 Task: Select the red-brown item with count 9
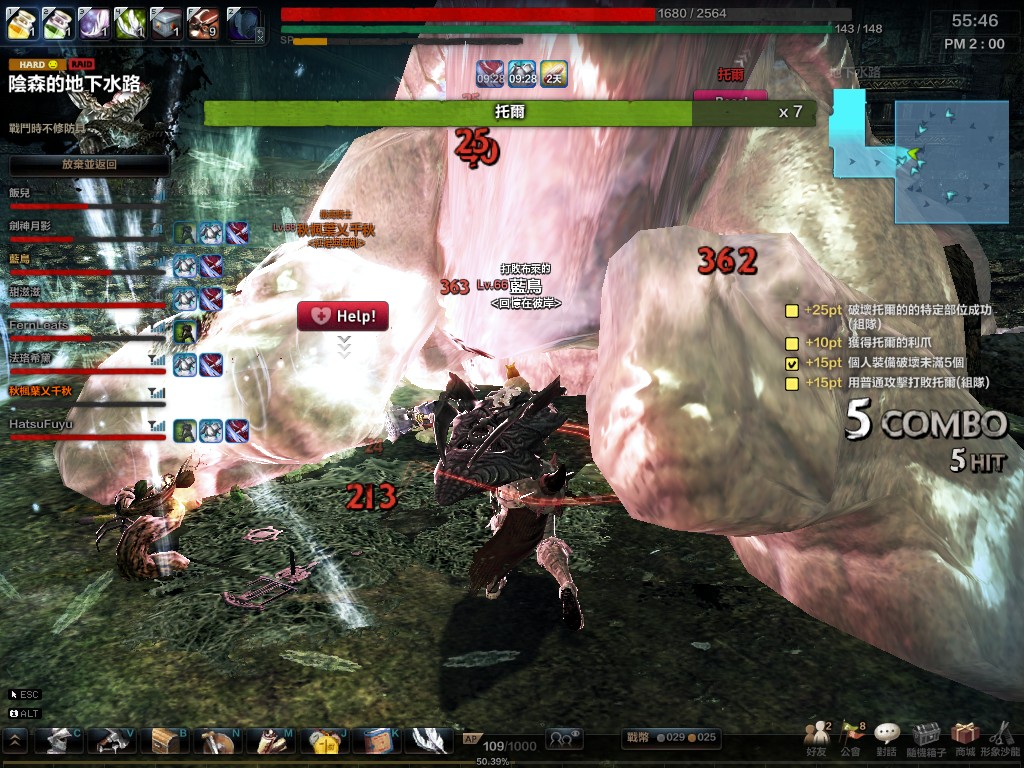(203, 22)
